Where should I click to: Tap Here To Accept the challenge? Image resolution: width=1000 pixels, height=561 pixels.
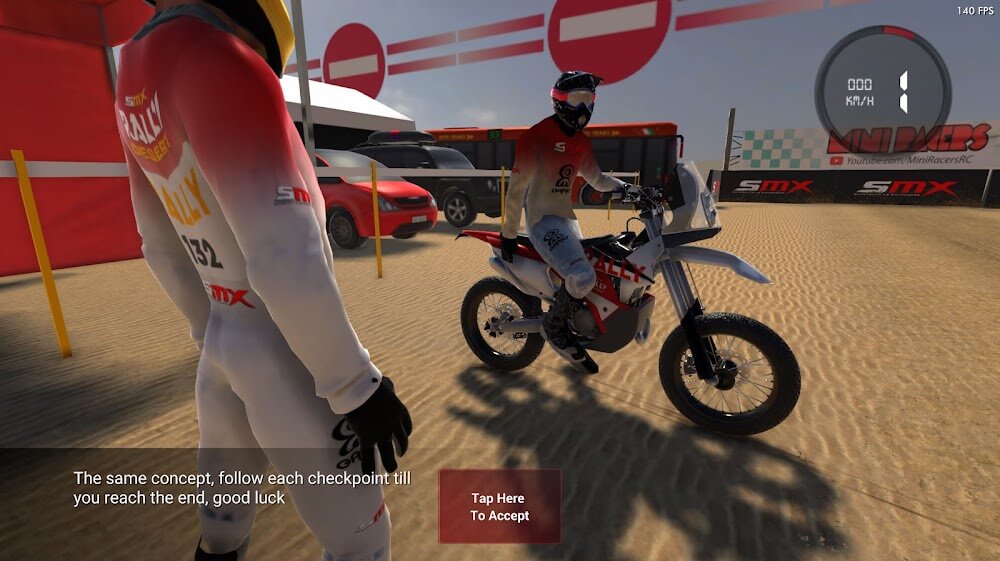tap(500, 507)
